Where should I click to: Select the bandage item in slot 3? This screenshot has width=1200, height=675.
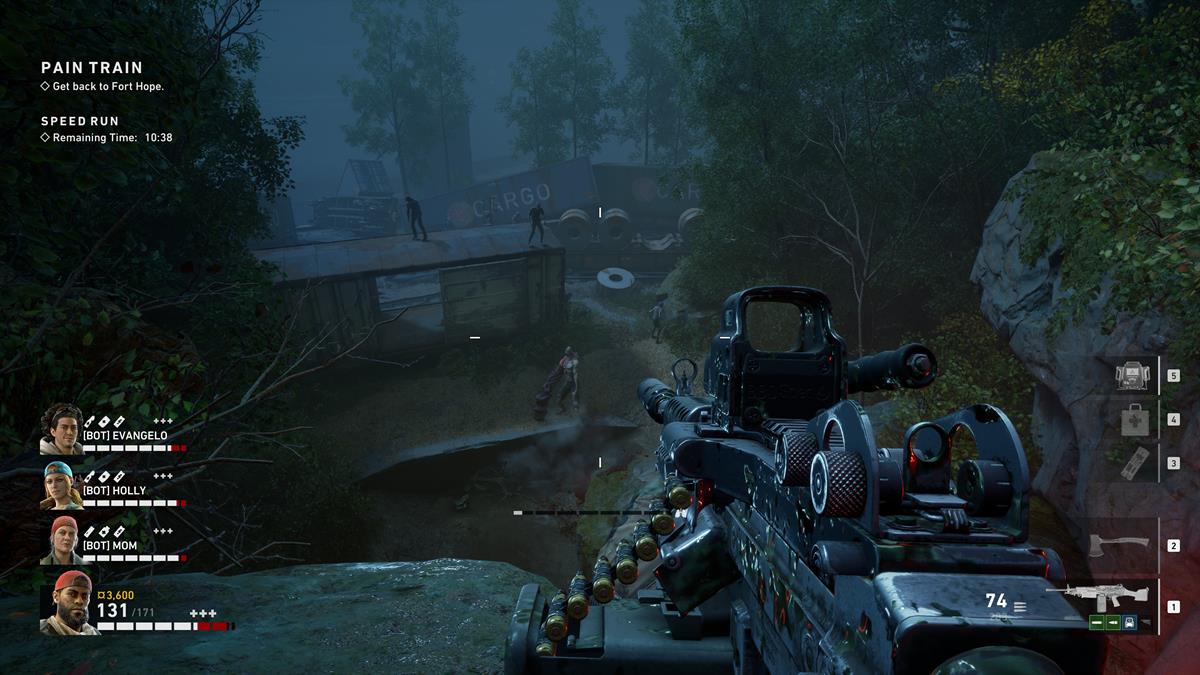(x=1134, y=463)
